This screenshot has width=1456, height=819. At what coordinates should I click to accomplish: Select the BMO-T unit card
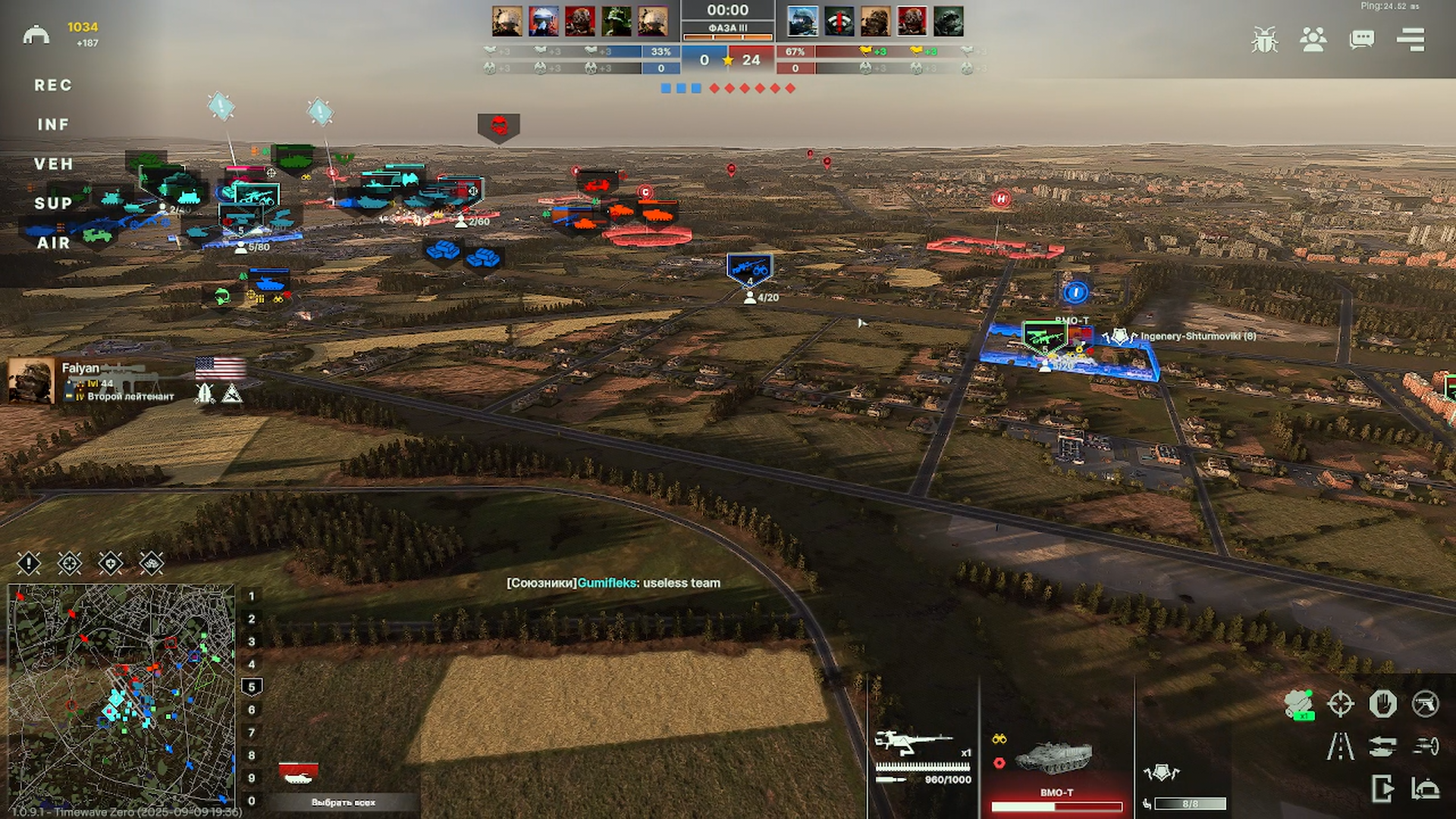pos(1056,766)
